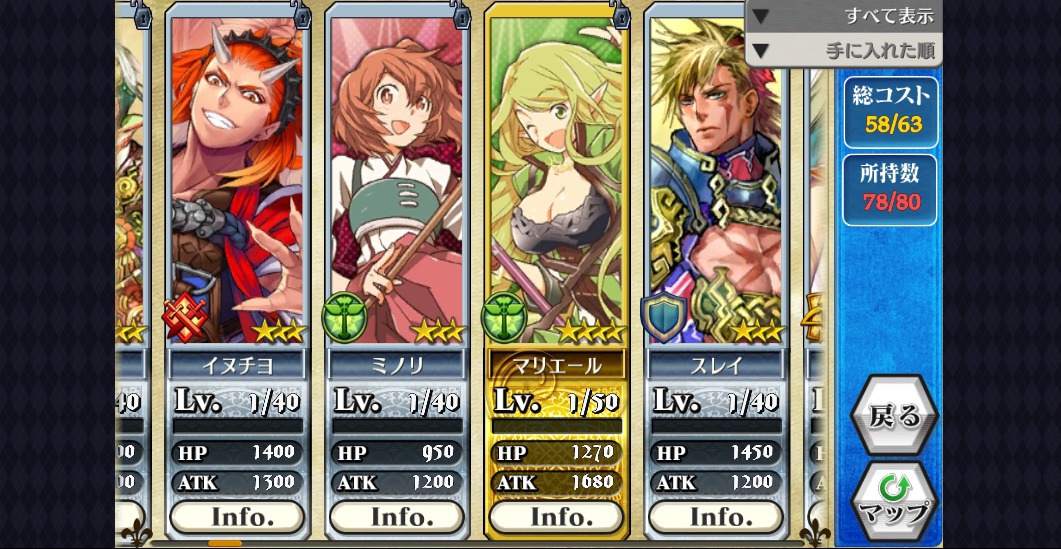Screen dimensions: 1061x549
Task: Return to the map with マップ button
Action: click(894, 500)
